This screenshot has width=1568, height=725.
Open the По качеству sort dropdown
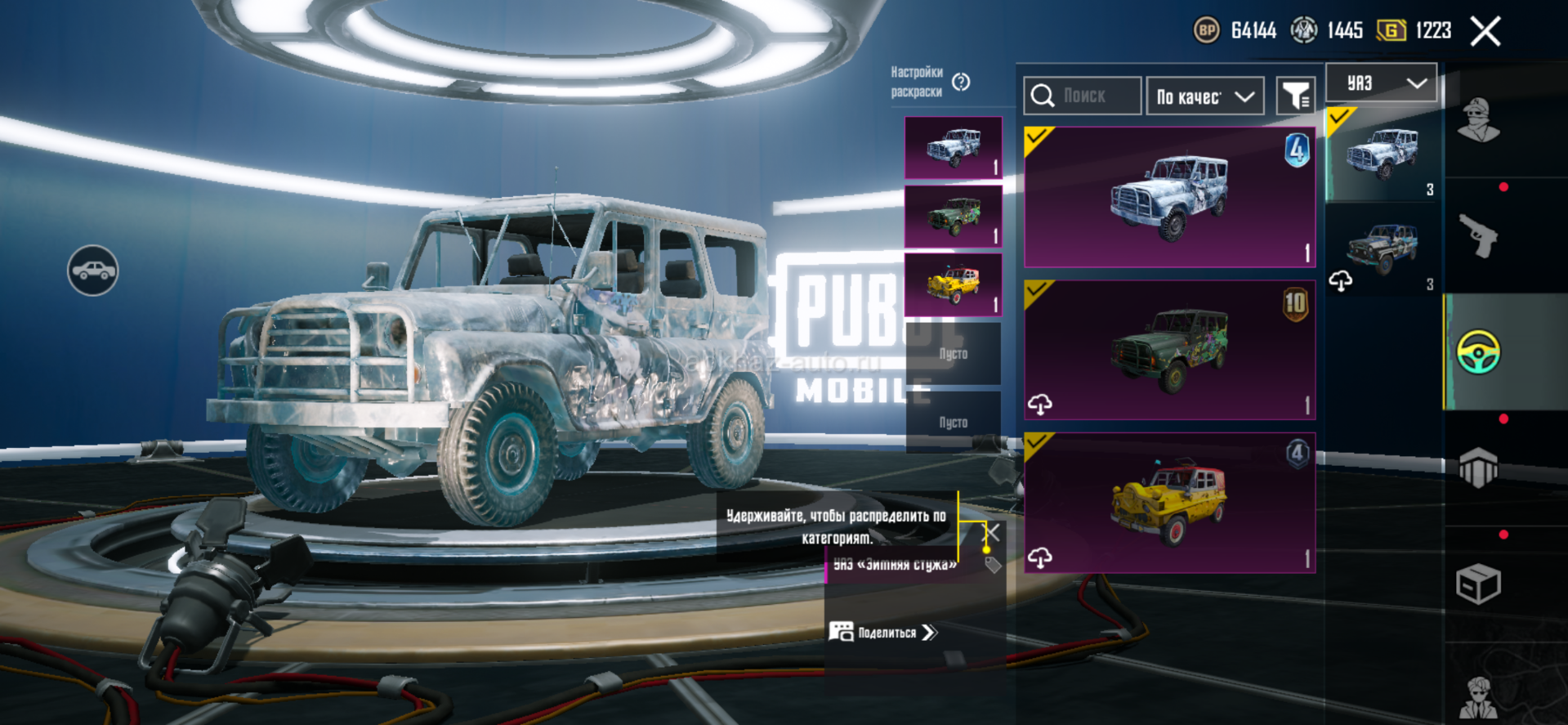tap(1205, 96)
